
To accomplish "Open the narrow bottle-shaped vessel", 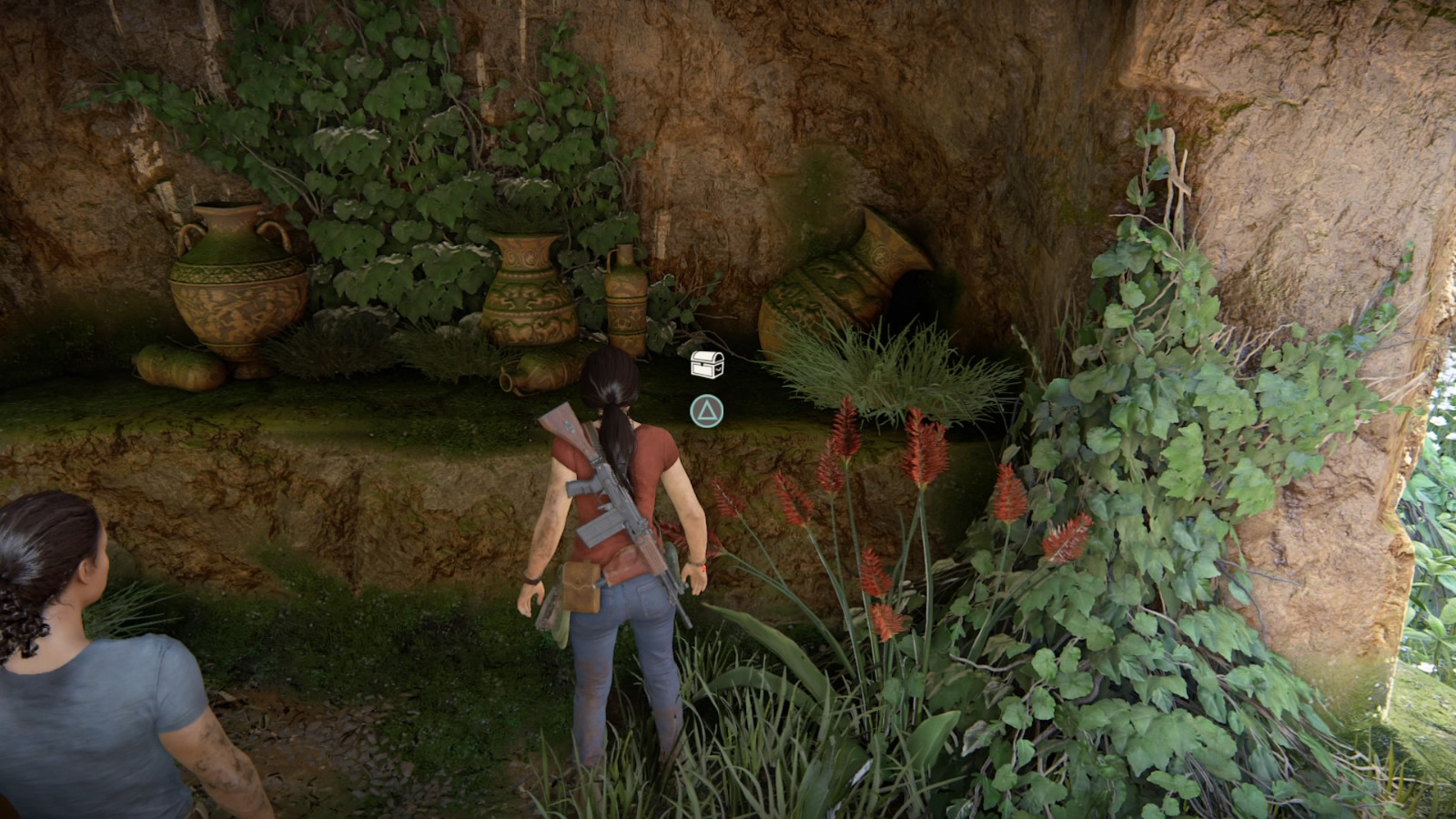I will click(x=628, y=300).
